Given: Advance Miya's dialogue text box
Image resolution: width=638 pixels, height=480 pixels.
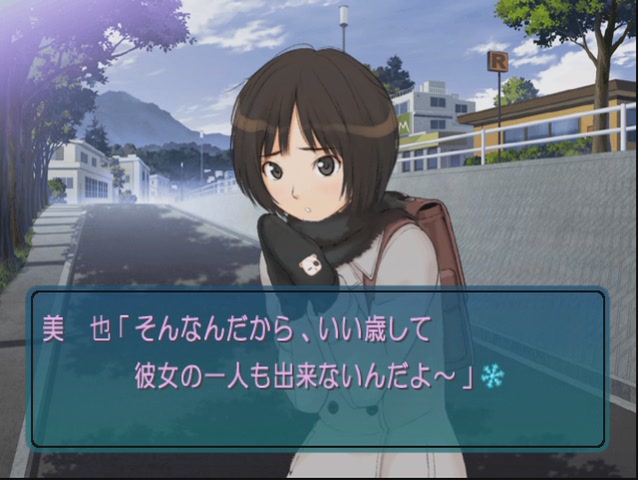Looking at the screenshot, I should tap(318, 368).
